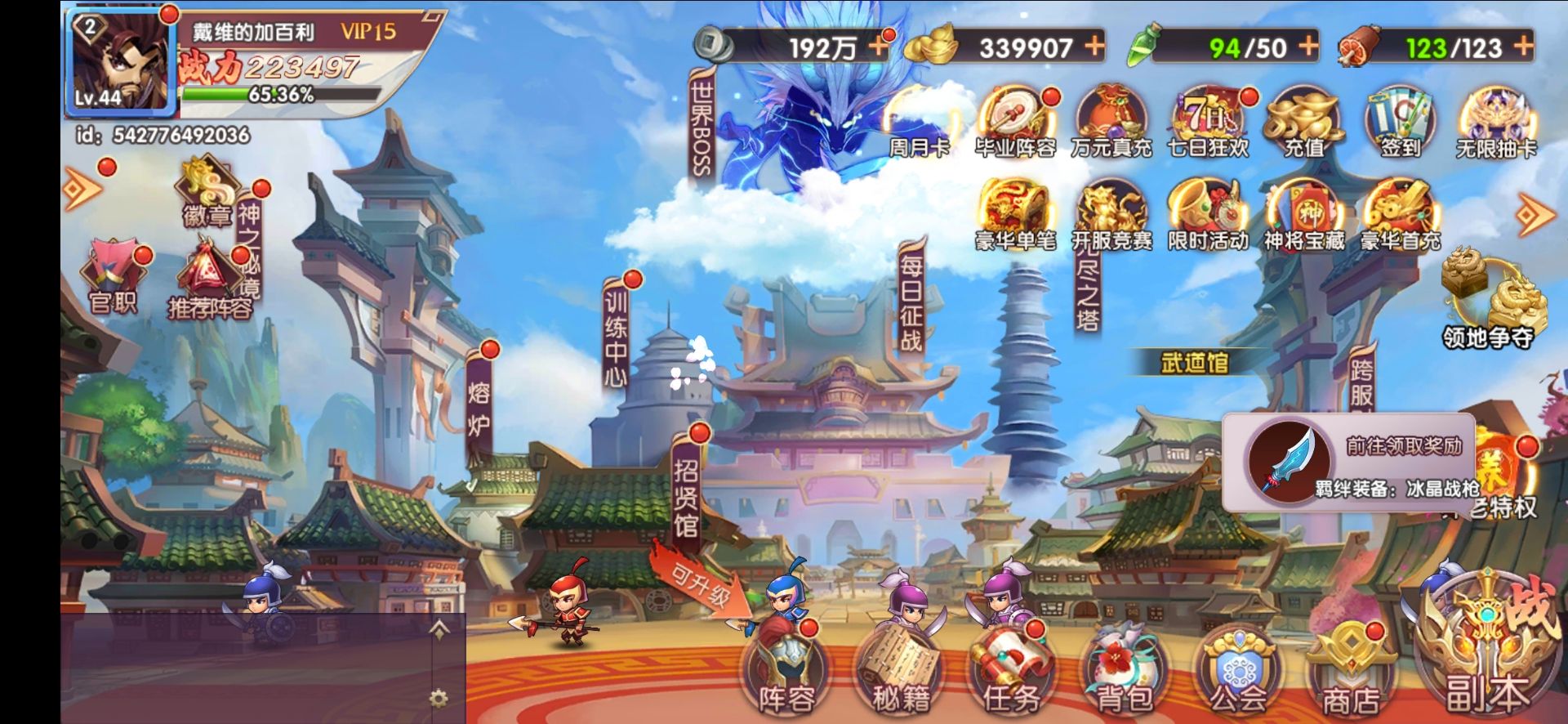1568x724 pixels.
Task: Open the 七日狂欢 seven-day event
Action: point(1208,123)
